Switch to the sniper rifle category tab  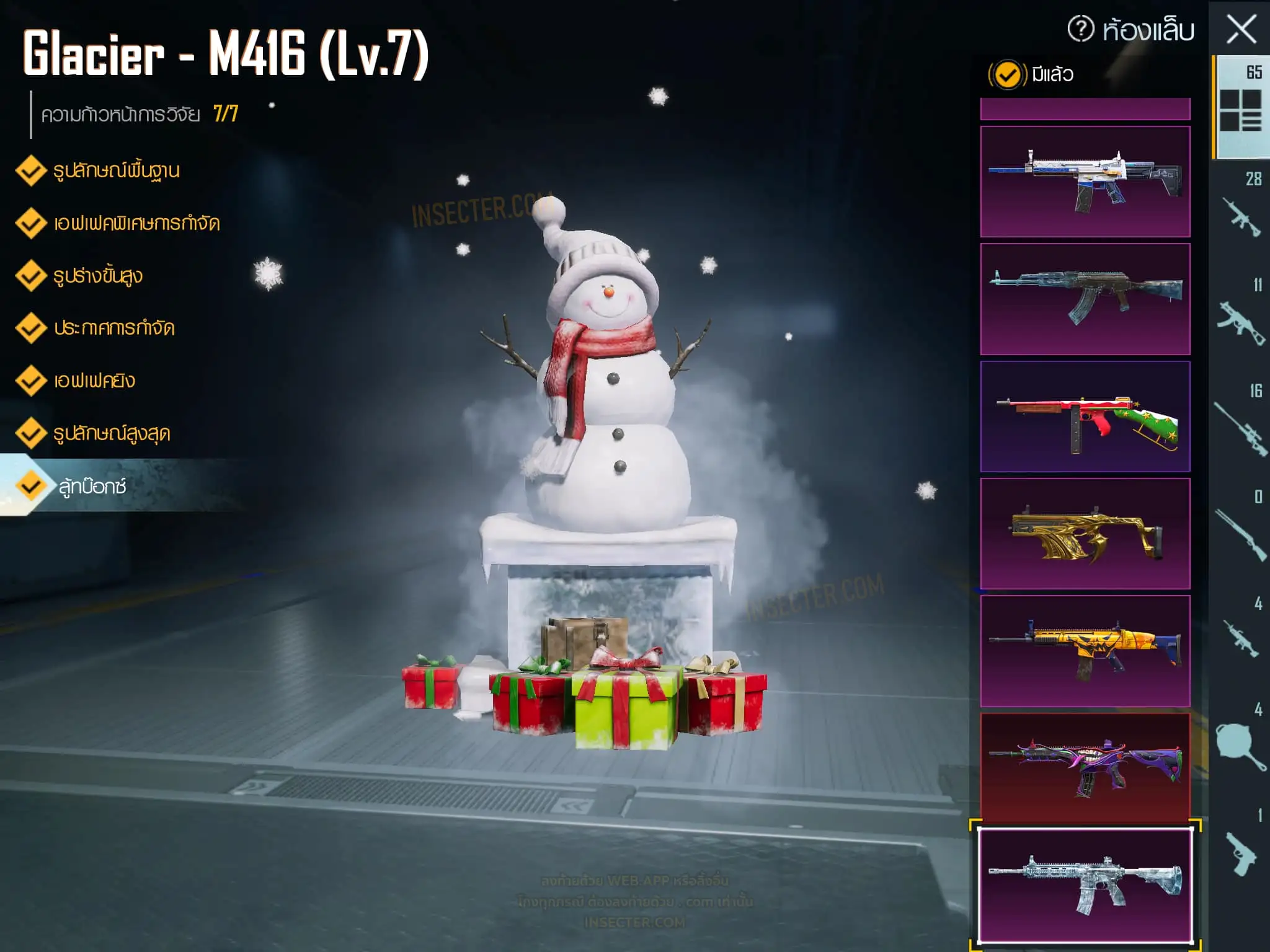pyautogui.click(x=1240, y=428)
